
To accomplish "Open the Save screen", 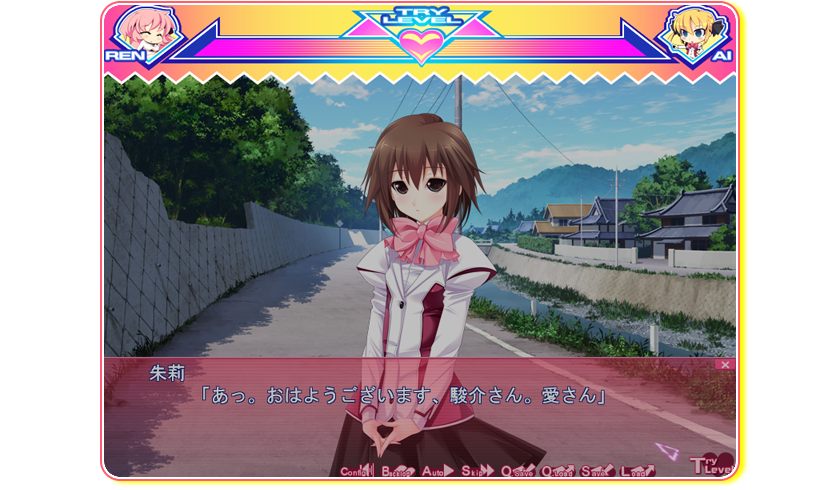I will [597, 471].
